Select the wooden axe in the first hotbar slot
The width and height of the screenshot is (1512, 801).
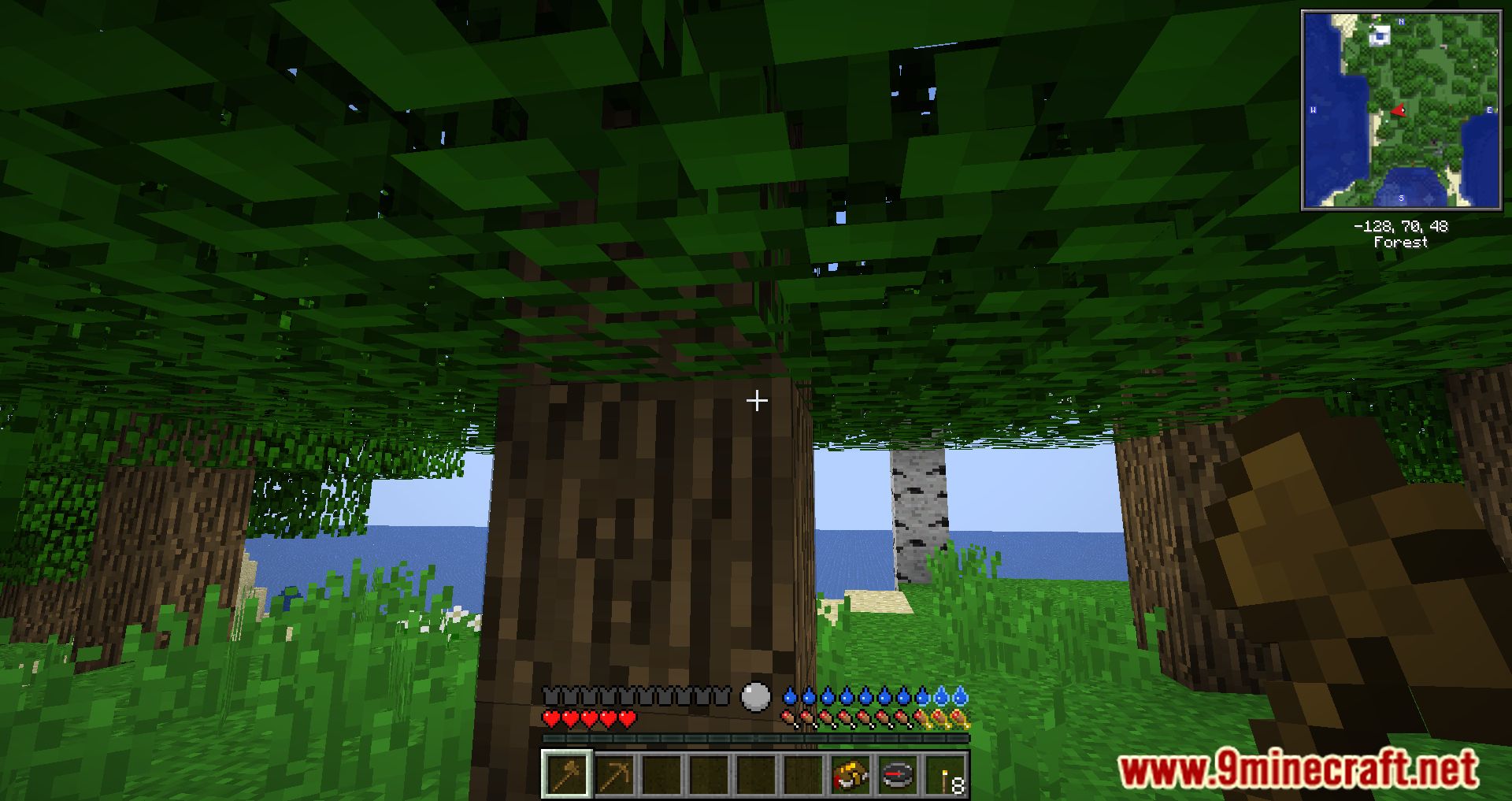tap(566, 777)
